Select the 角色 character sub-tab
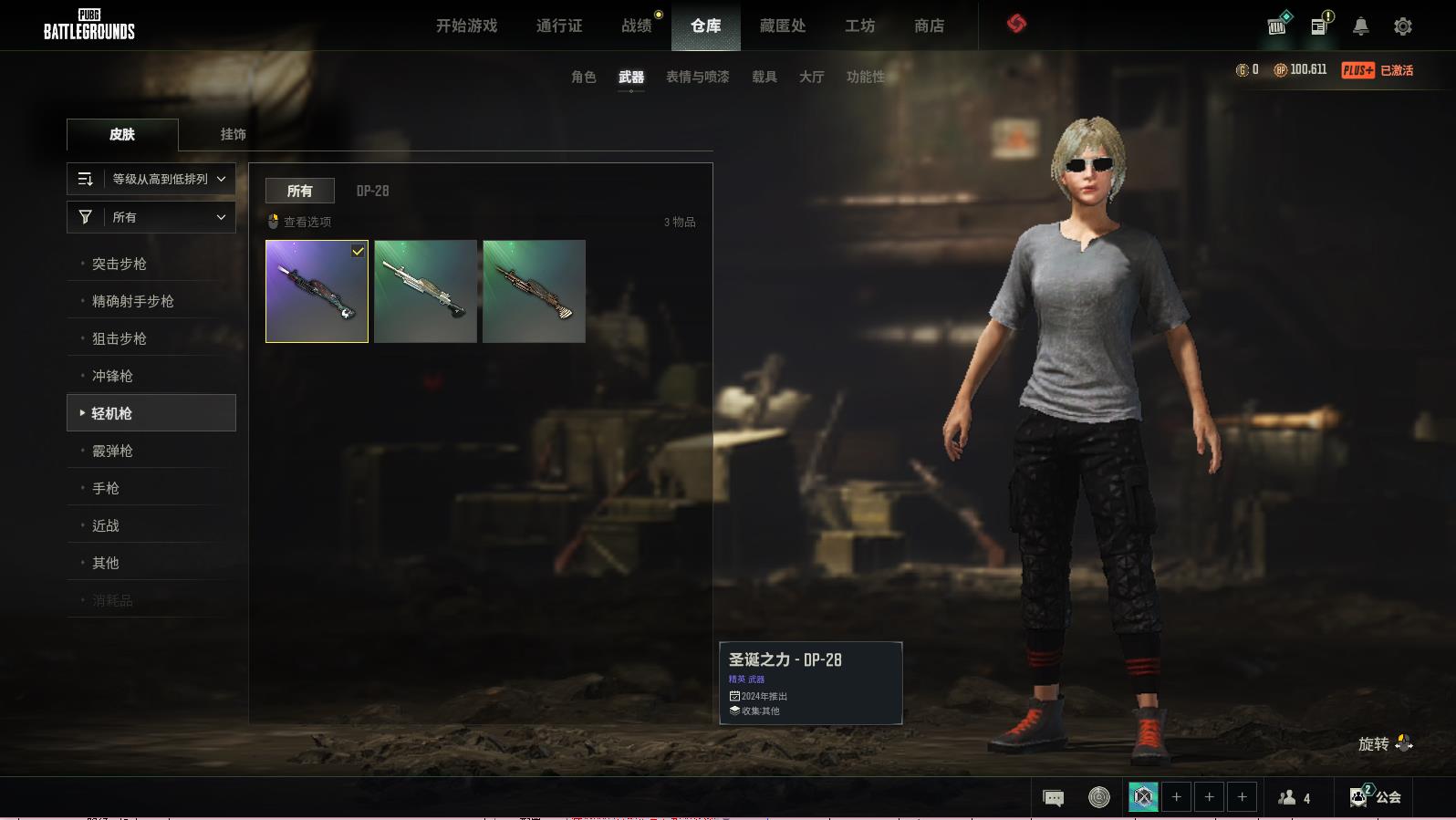Screen dimensions: 1456x820 (584, 77)
